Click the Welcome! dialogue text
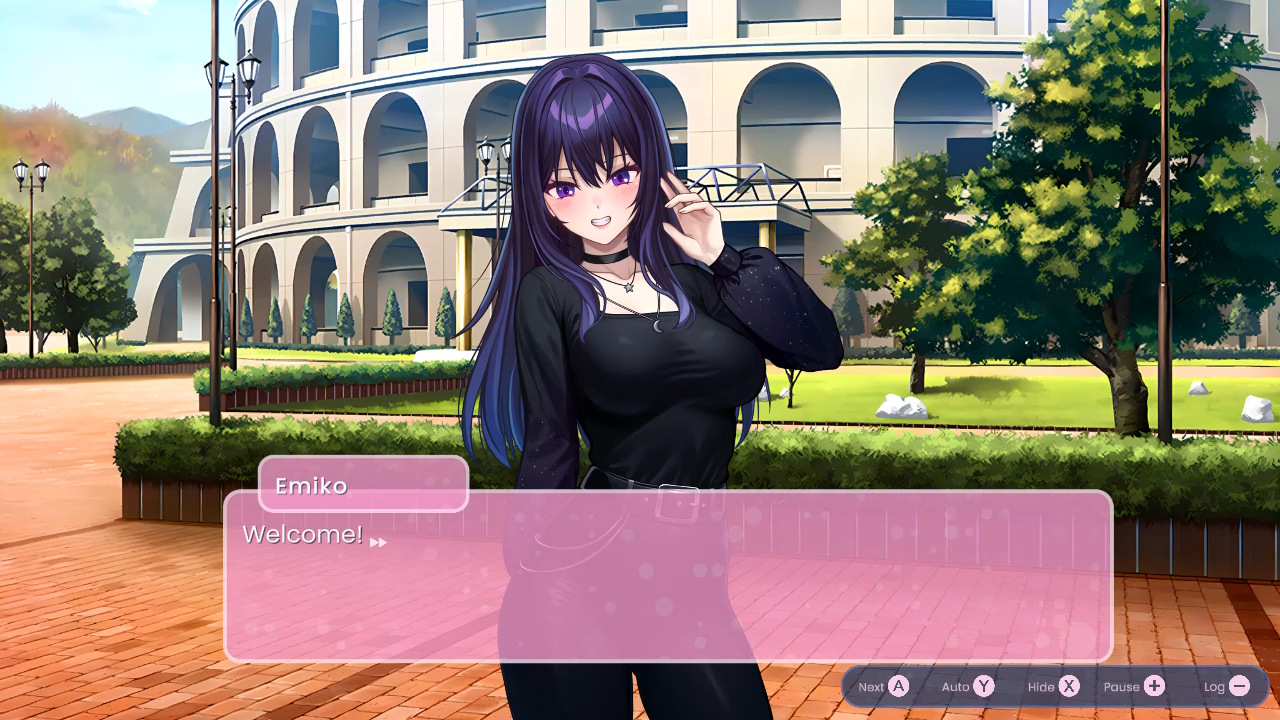 [x=305, y=534]
